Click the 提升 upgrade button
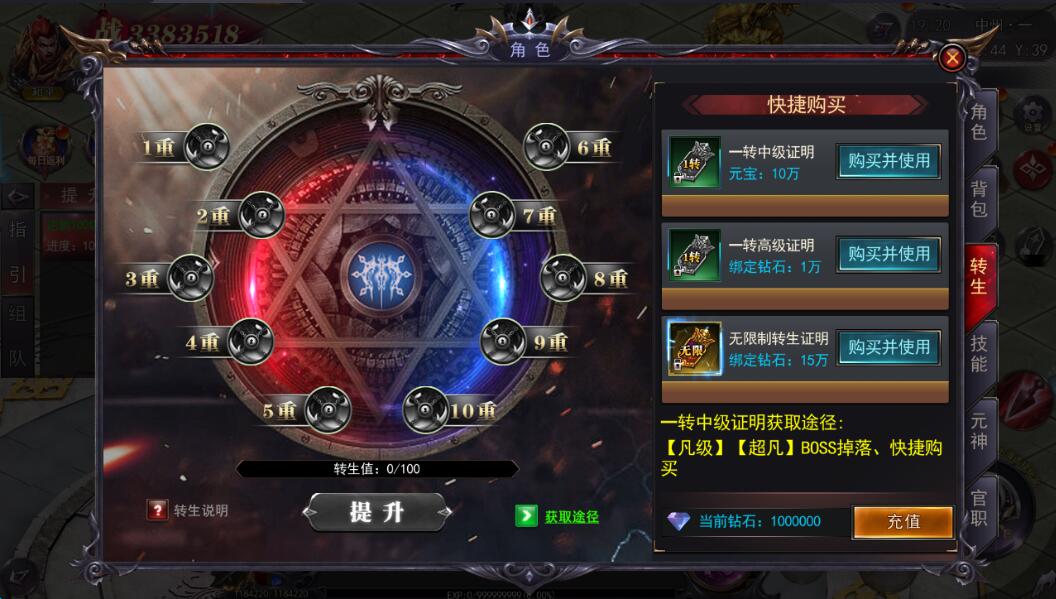This screenshot has height=599, width=1056. pos(376,512)
